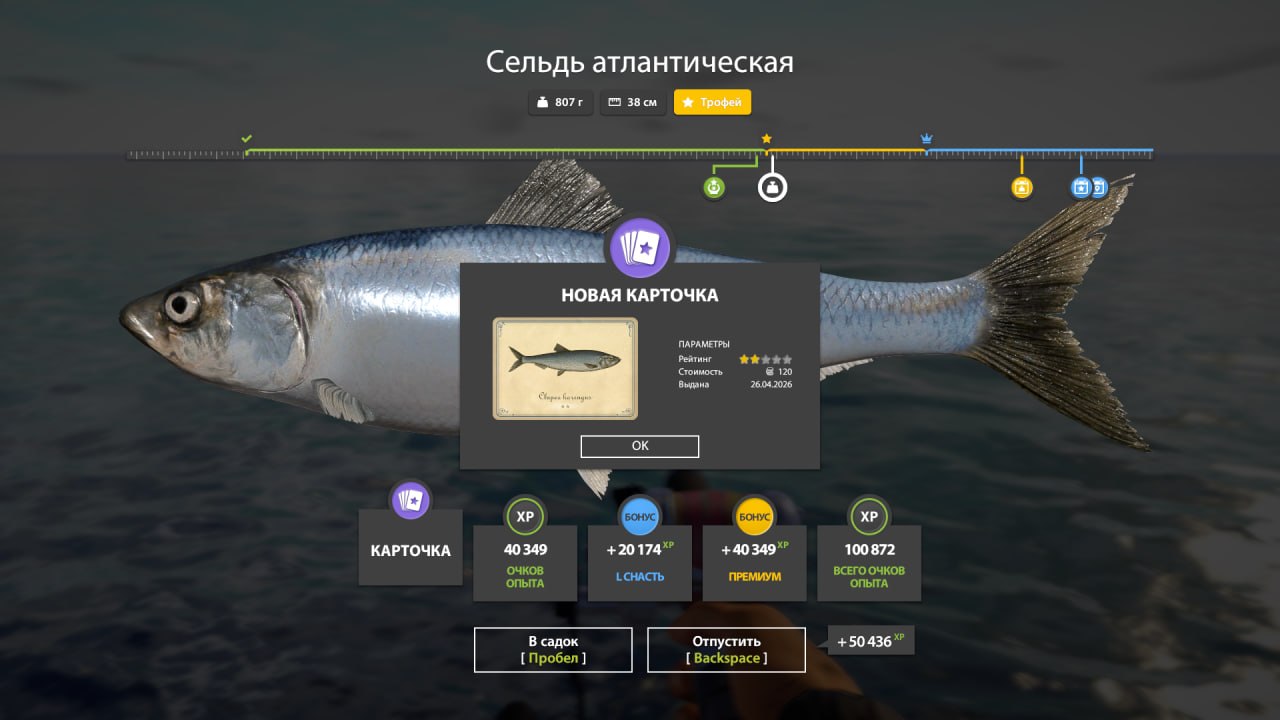Click the white weight marker icon under scale
The width and height of the screenshot is (1280, 720).
(770, 188)
